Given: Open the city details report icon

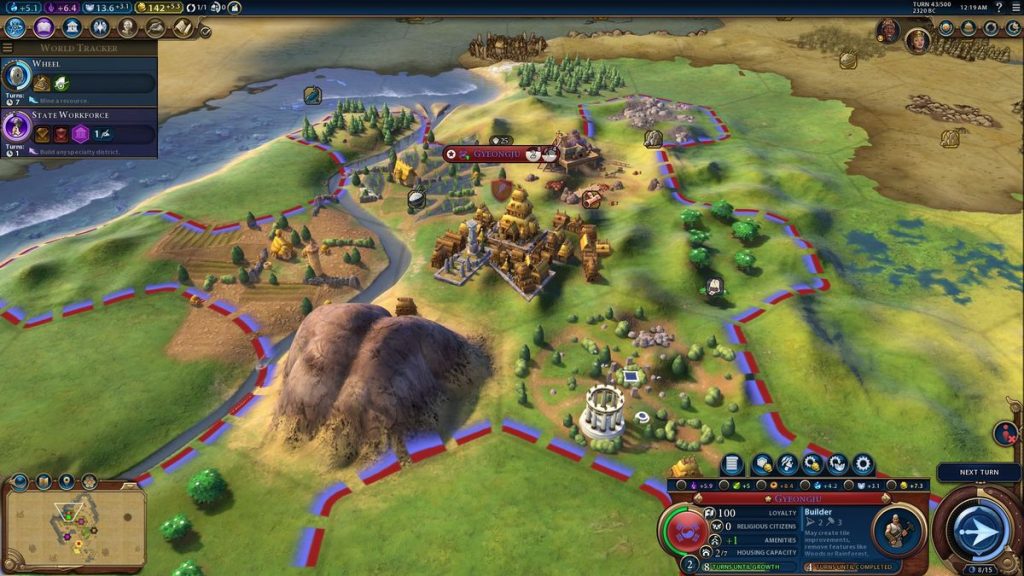Looking at the screenshot, I should point(733,464).
